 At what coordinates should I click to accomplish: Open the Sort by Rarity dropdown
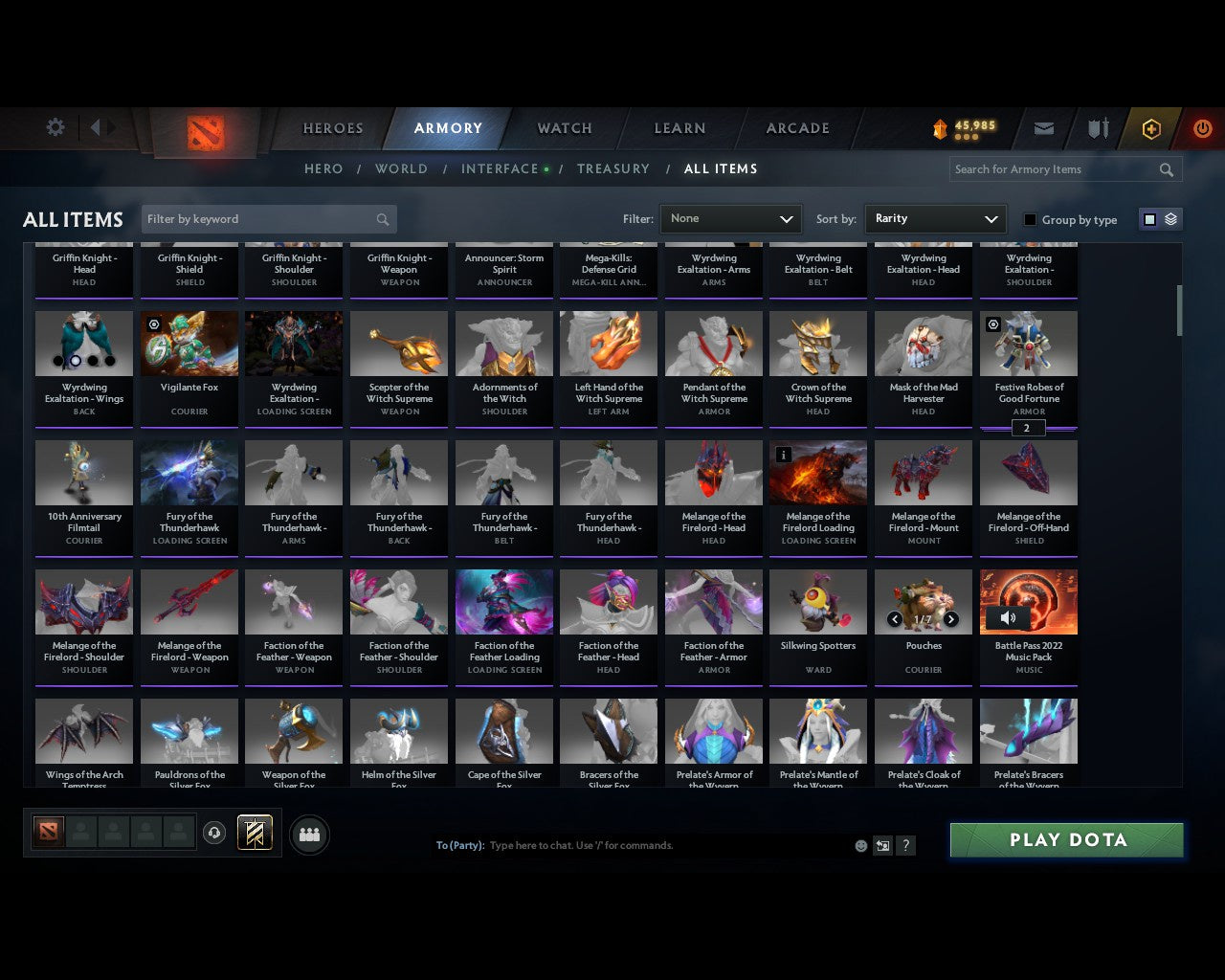tap(935, 219)
